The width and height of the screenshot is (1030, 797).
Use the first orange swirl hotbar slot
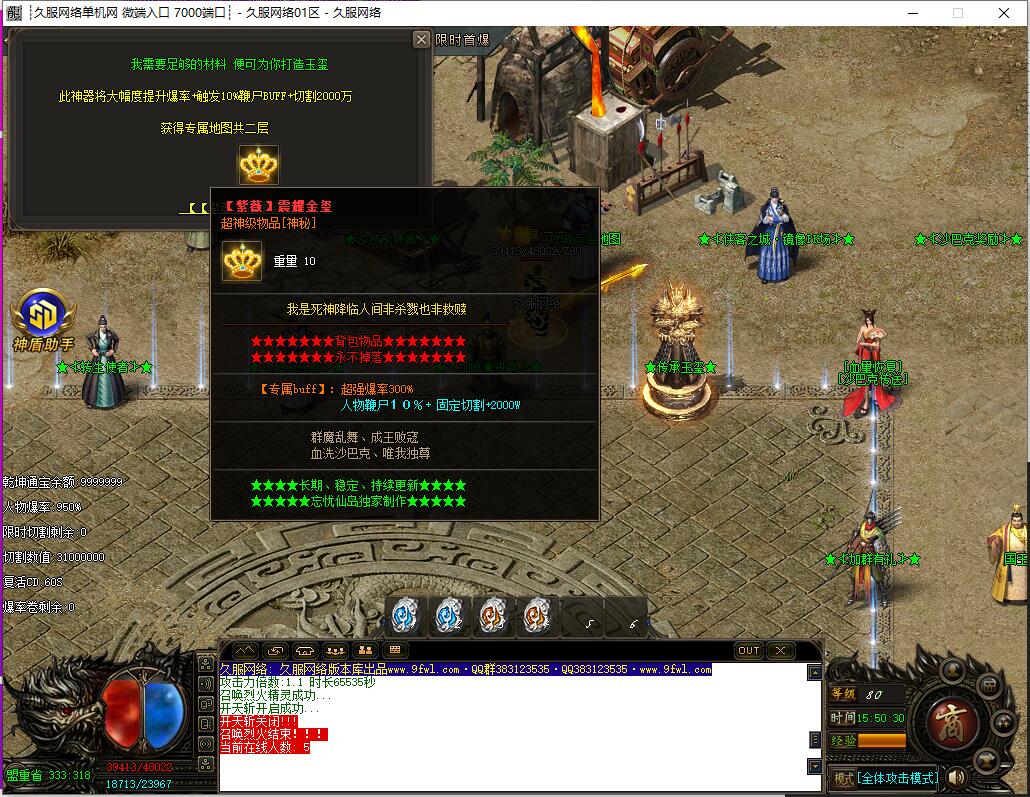click(495, 616)
